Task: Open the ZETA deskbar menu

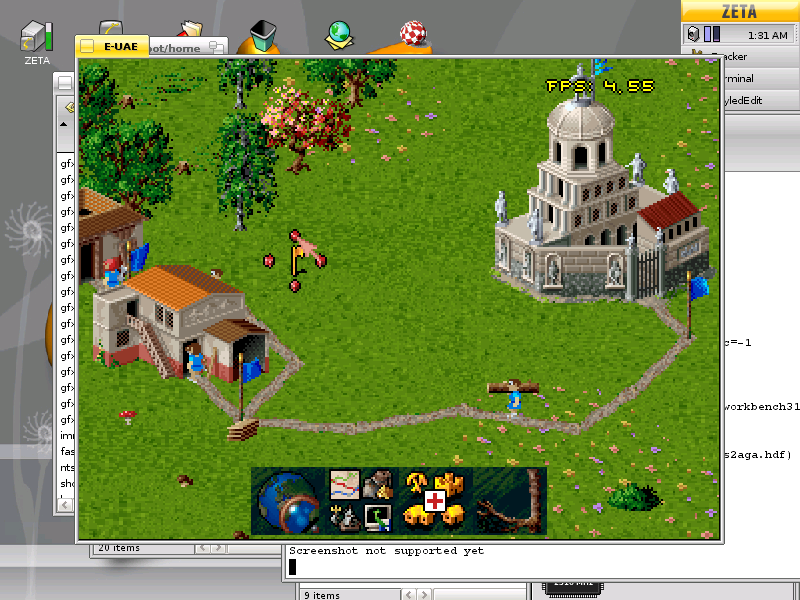Action: tap(739, 12)
